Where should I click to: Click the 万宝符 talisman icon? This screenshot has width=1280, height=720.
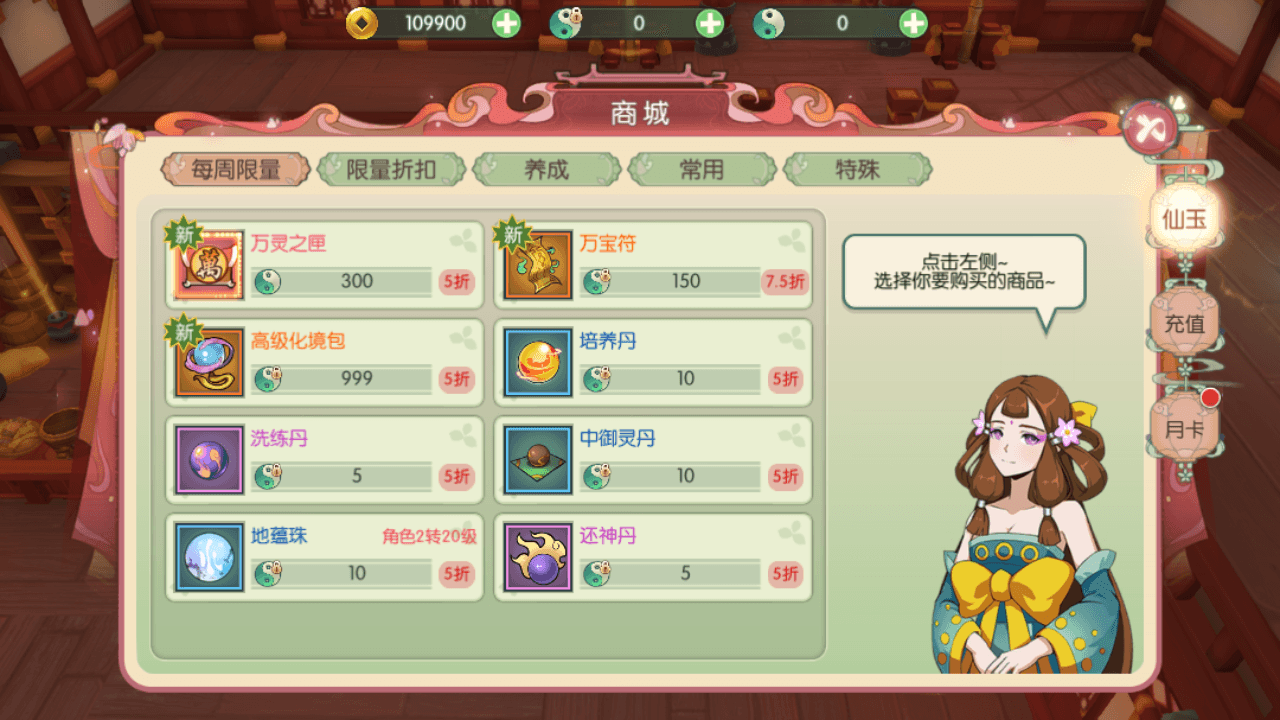click(x=537, y=263)
